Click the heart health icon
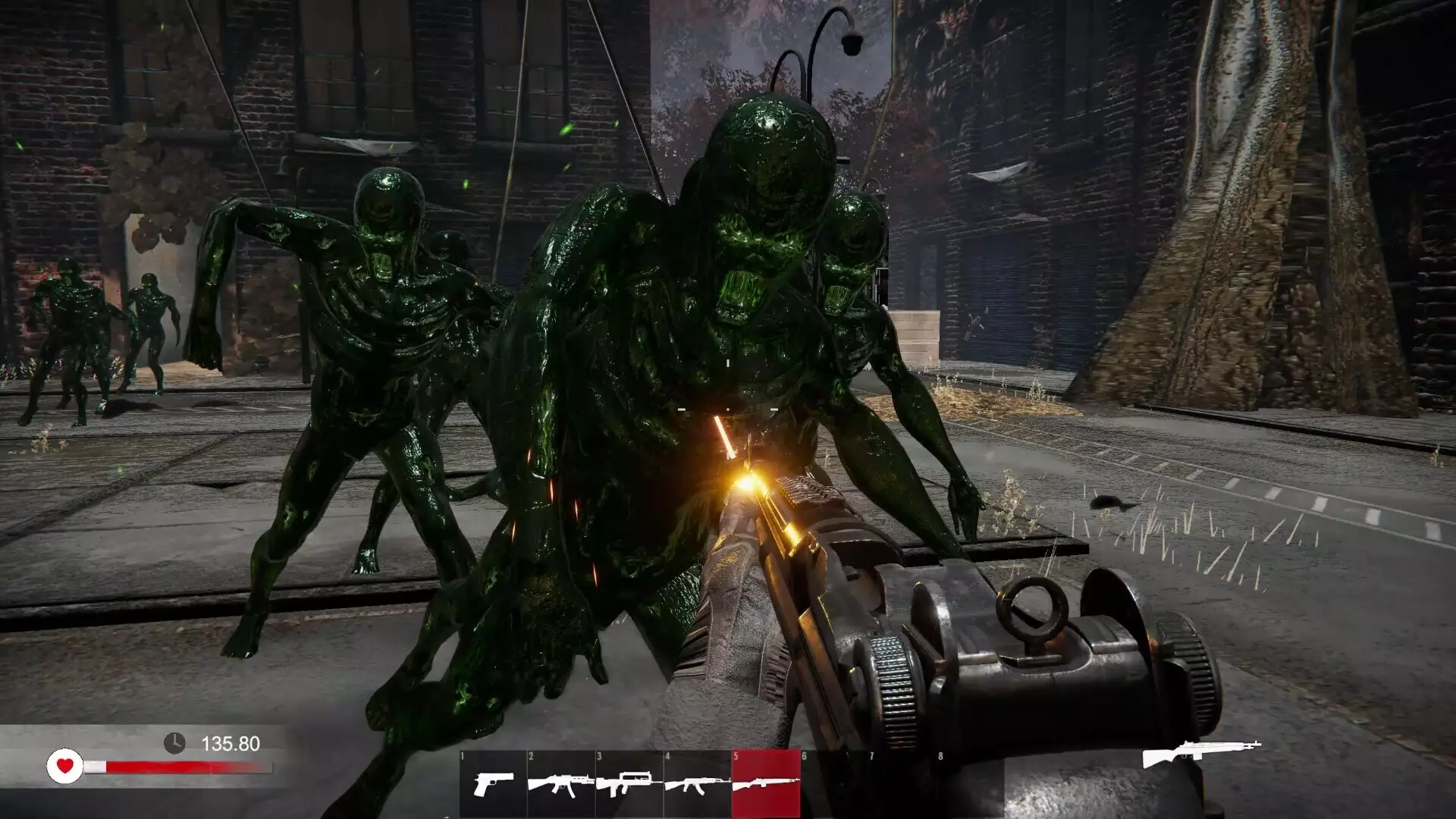The height and width of the screenshot is (819, 1456). pyautogui.click(x=65, y=766)
